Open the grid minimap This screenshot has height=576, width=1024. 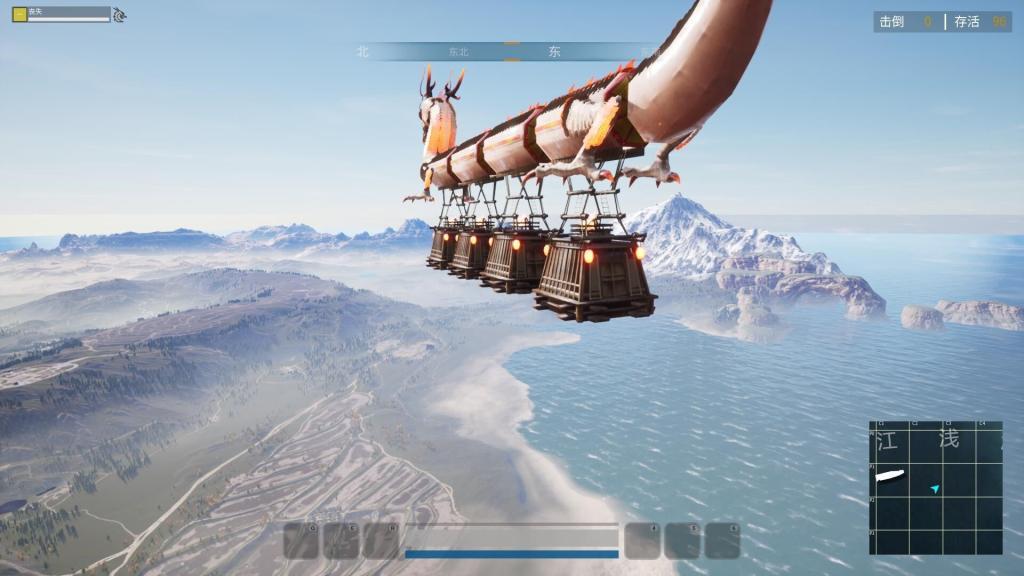click(936, 487)
